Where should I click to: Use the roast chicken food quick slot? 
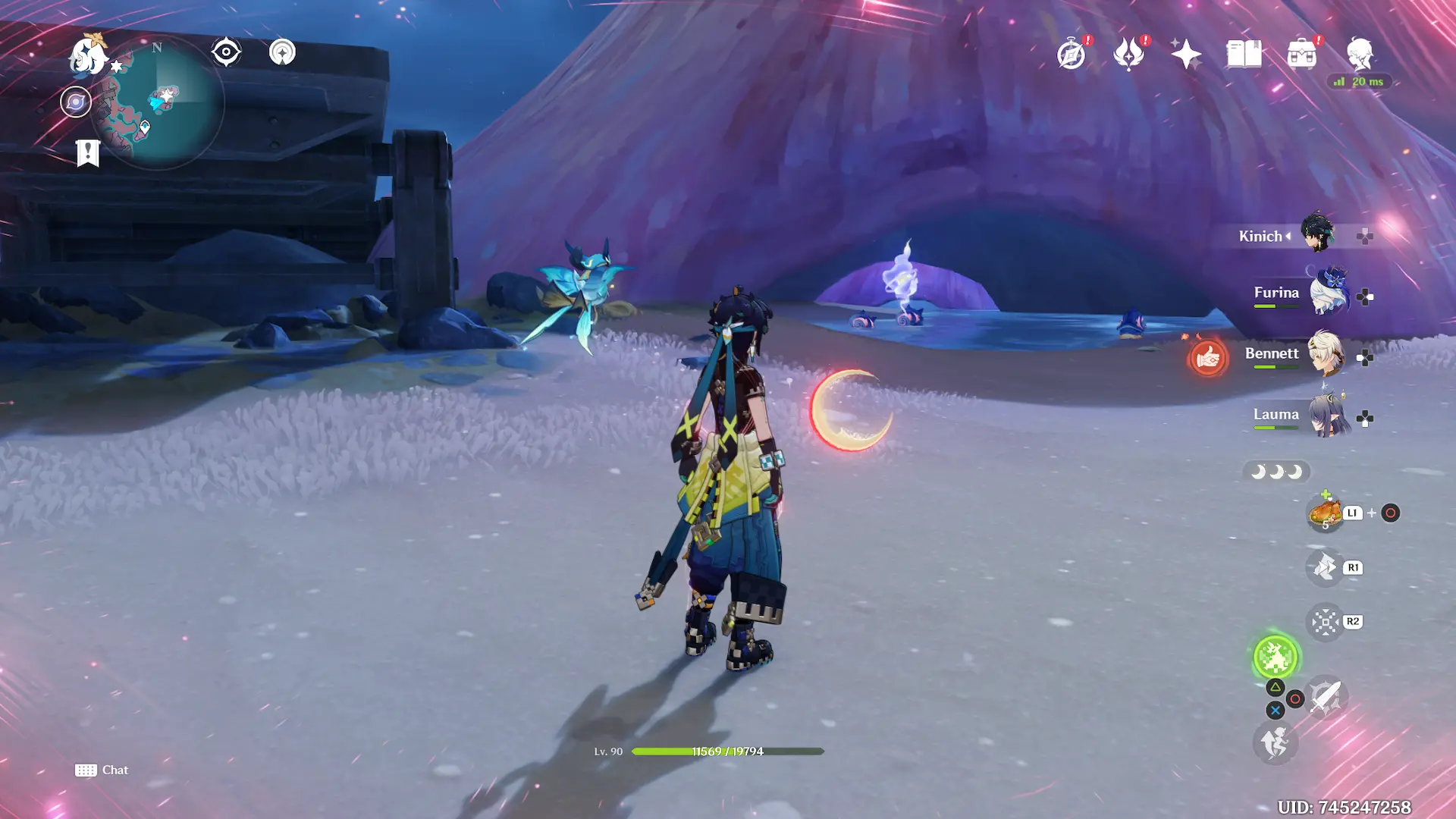coord(1325,513)
